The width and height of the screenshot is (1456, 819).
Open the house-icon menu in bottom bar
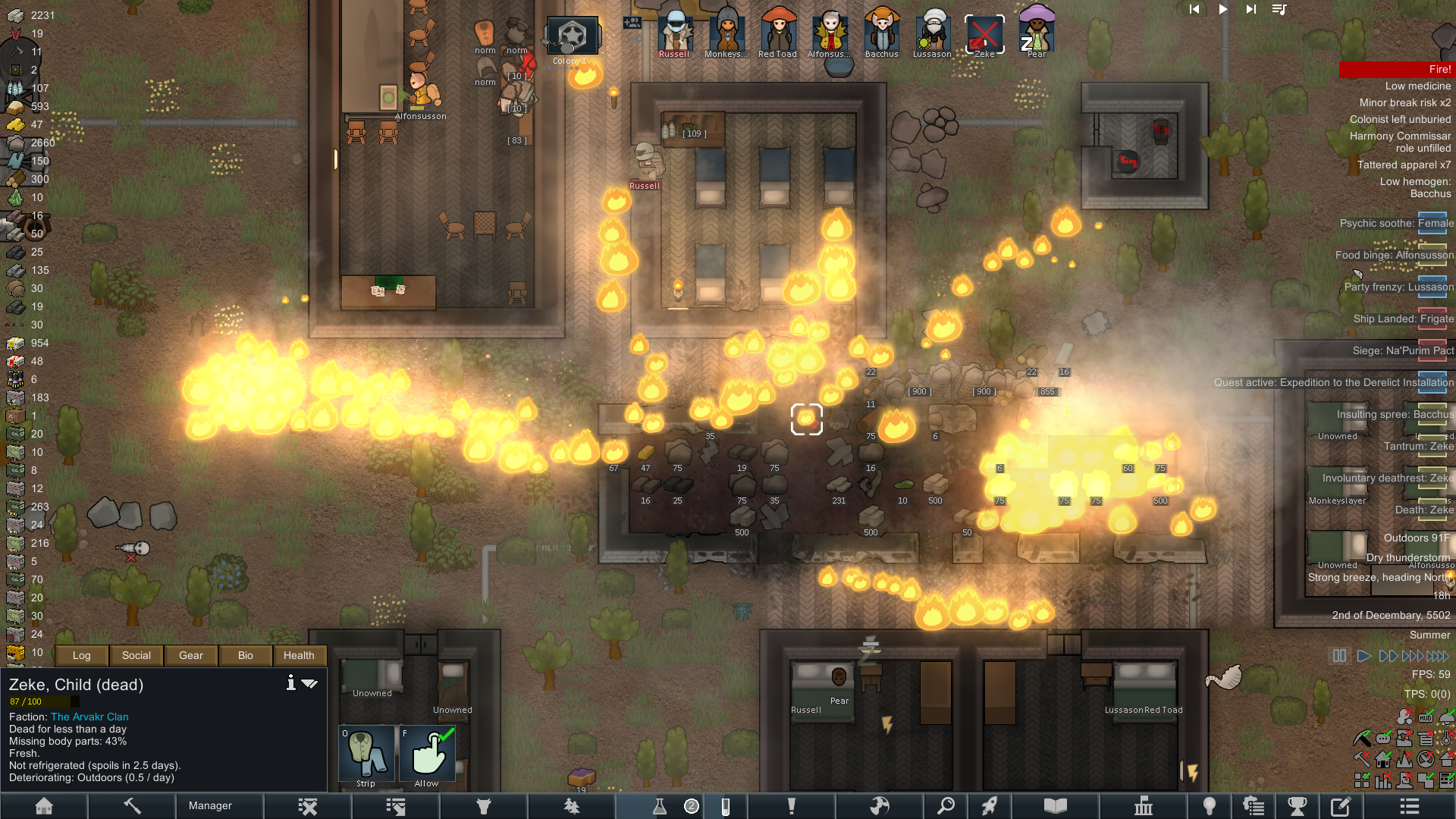[x=44, y=805]
